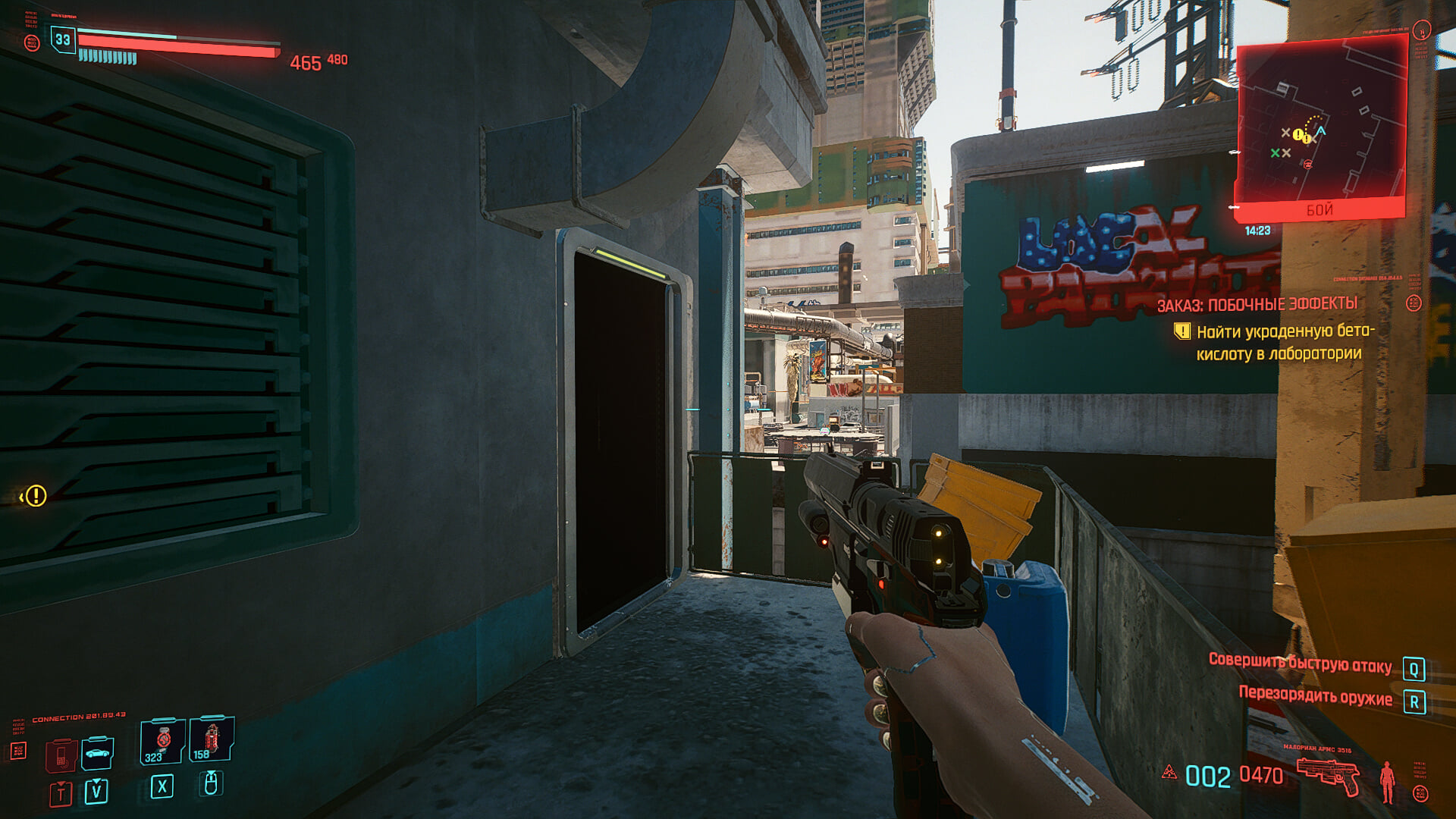
Task: Open the combat minimap
Action: pyautogui.click(x=1320, y=126)
